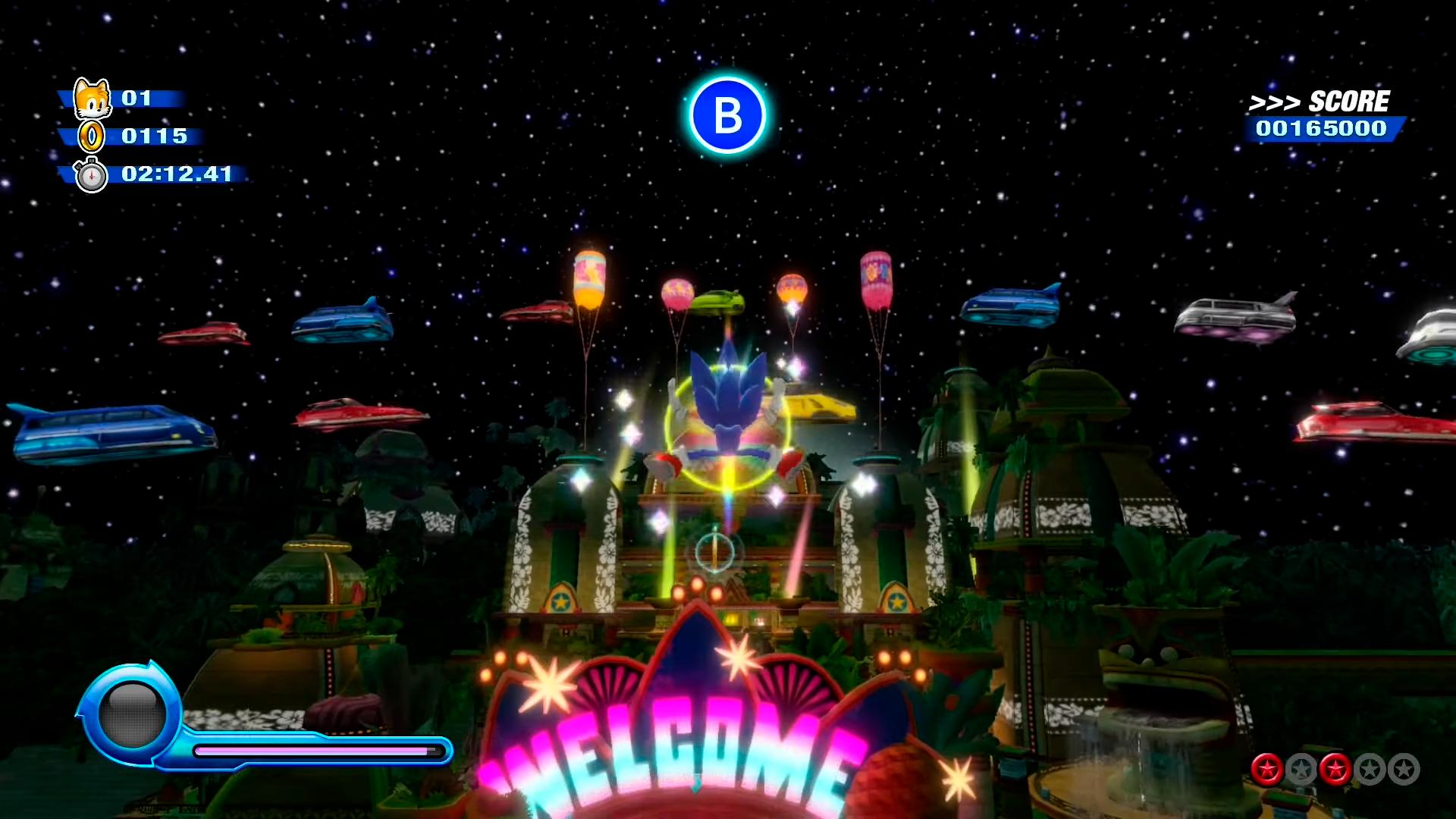
Task: Click the 00165000 score value
Action: coord(1323,129)
